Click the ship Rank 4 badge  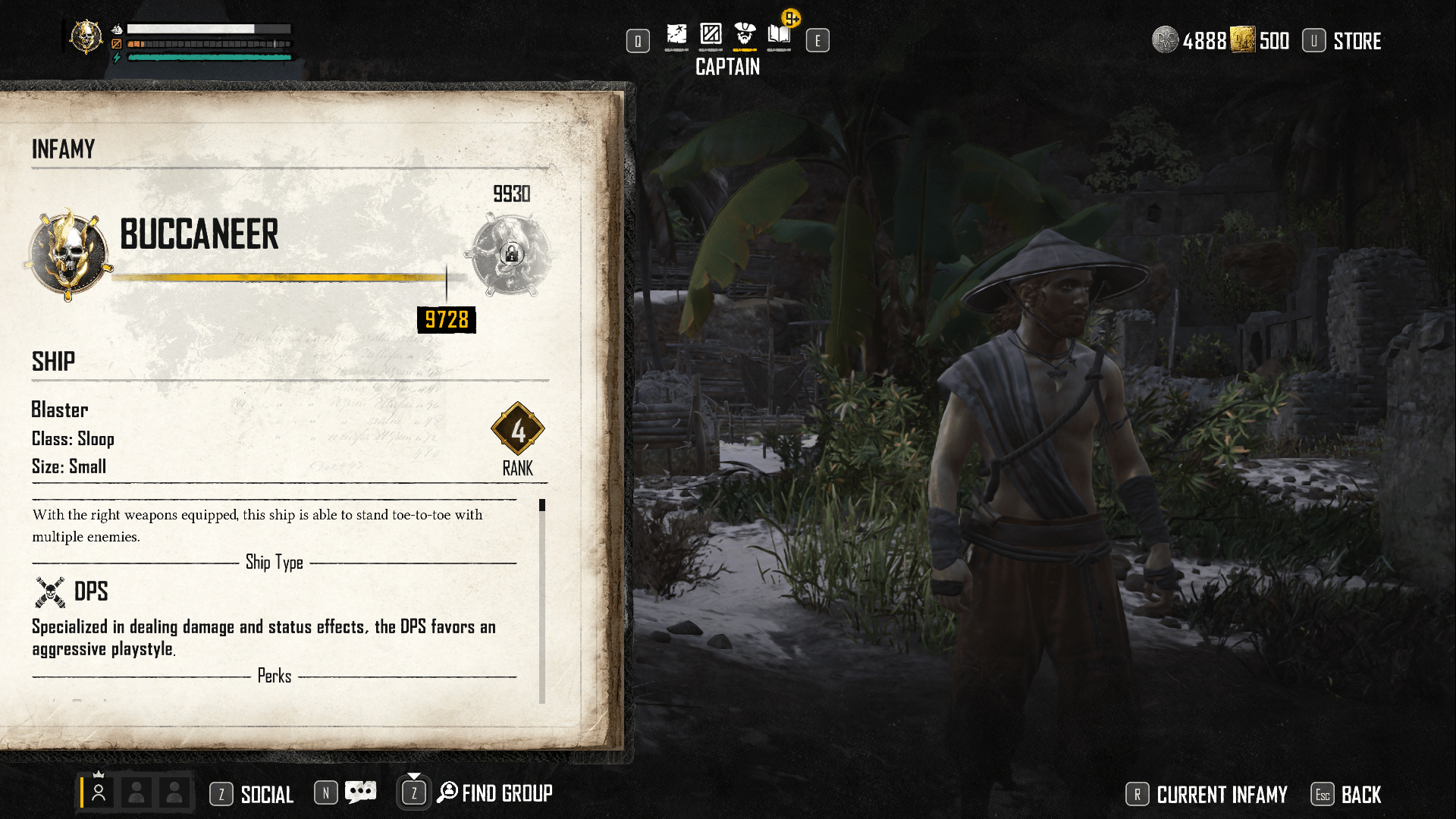click(518, 430)
